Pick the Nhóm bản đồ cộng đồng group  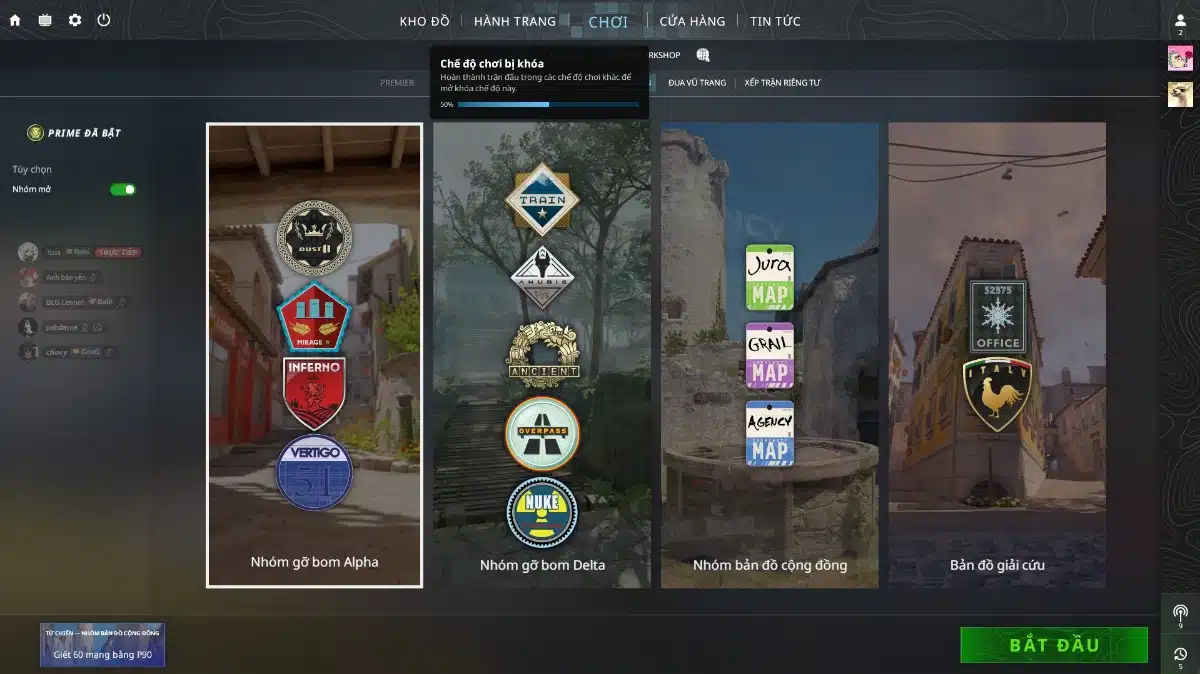point(769,355)
